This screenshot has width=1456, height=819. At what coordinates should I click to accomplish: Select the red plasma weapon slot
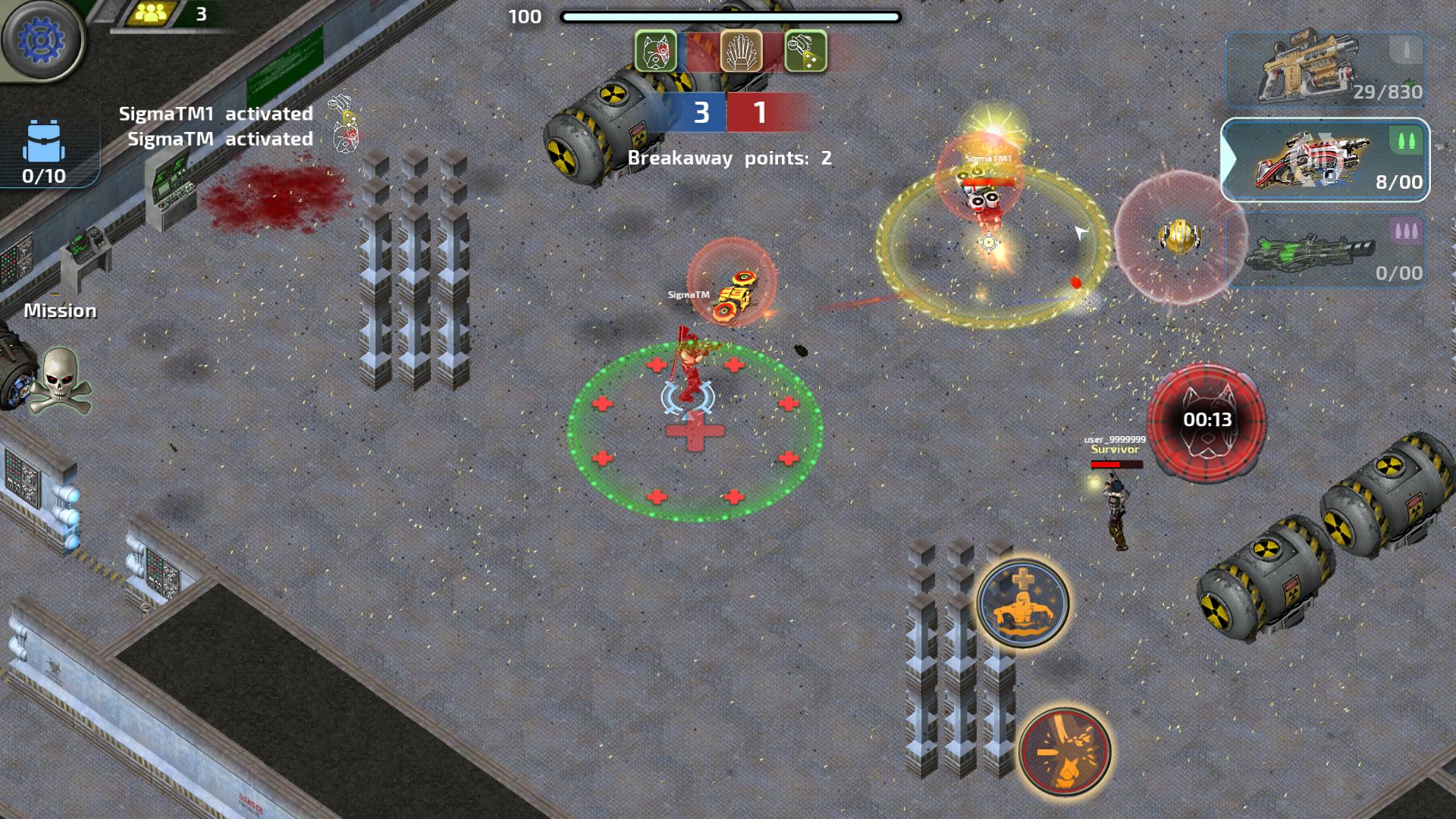tap(1324, 160)
